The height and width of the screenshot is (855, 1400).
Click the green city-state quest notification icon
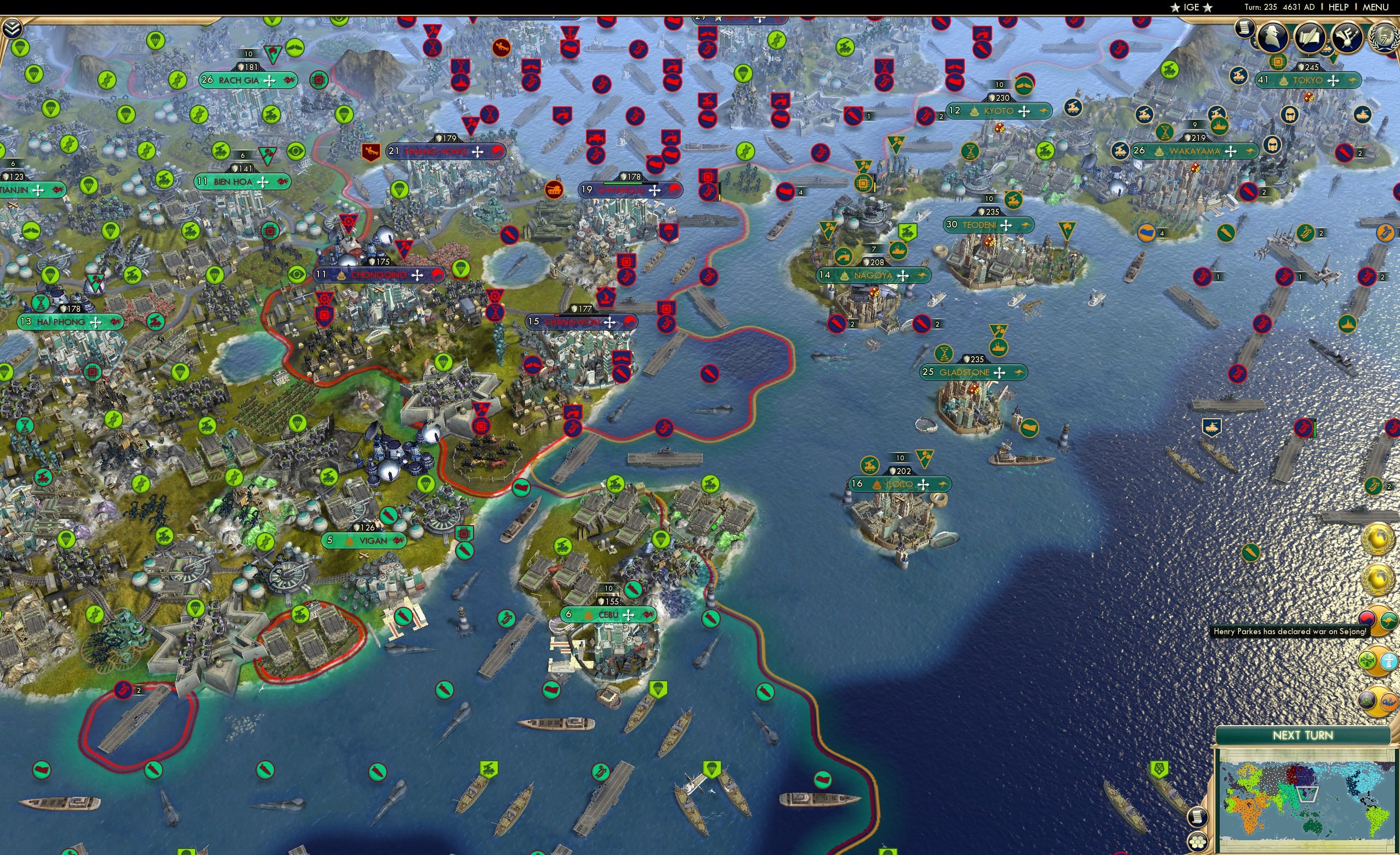1367,659
